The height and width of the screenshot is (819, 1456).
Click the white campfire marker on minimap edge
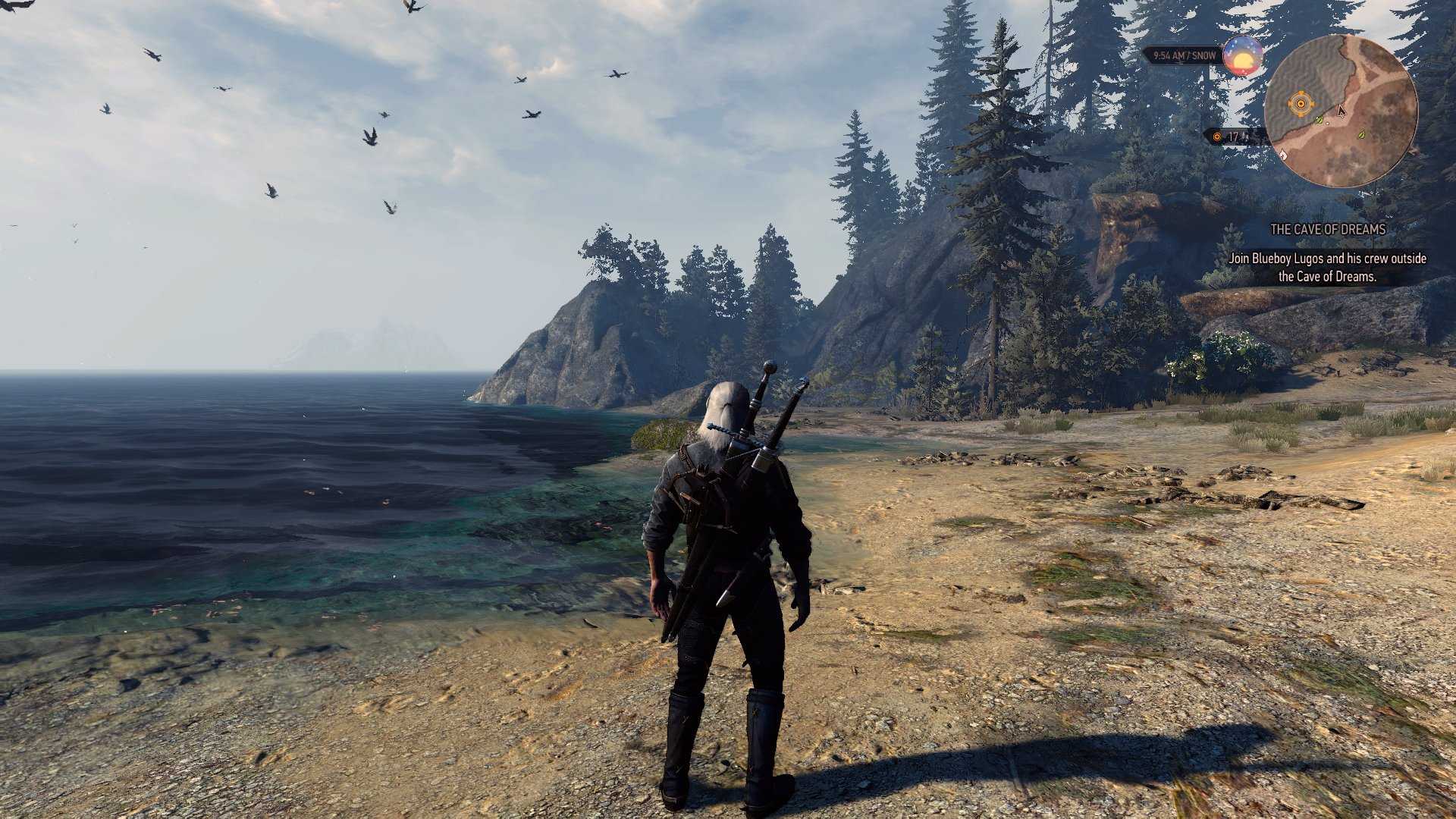click(x=1283, y=154)
